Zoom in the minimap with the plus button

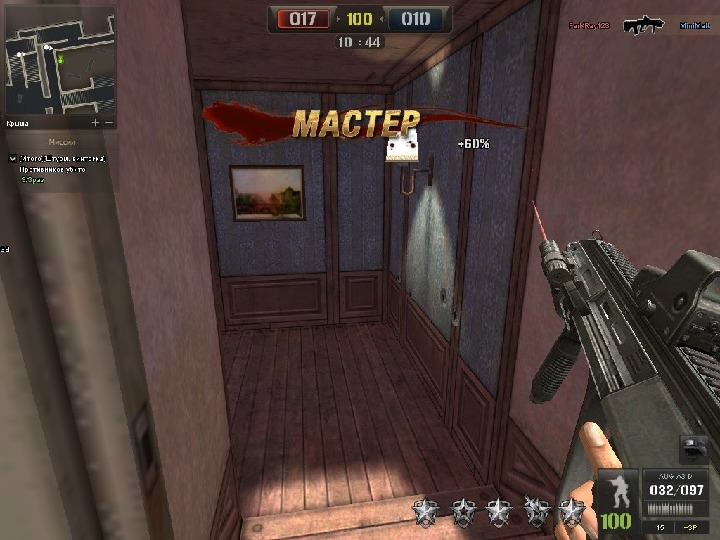pyautogui.click(x=96, y=123)
